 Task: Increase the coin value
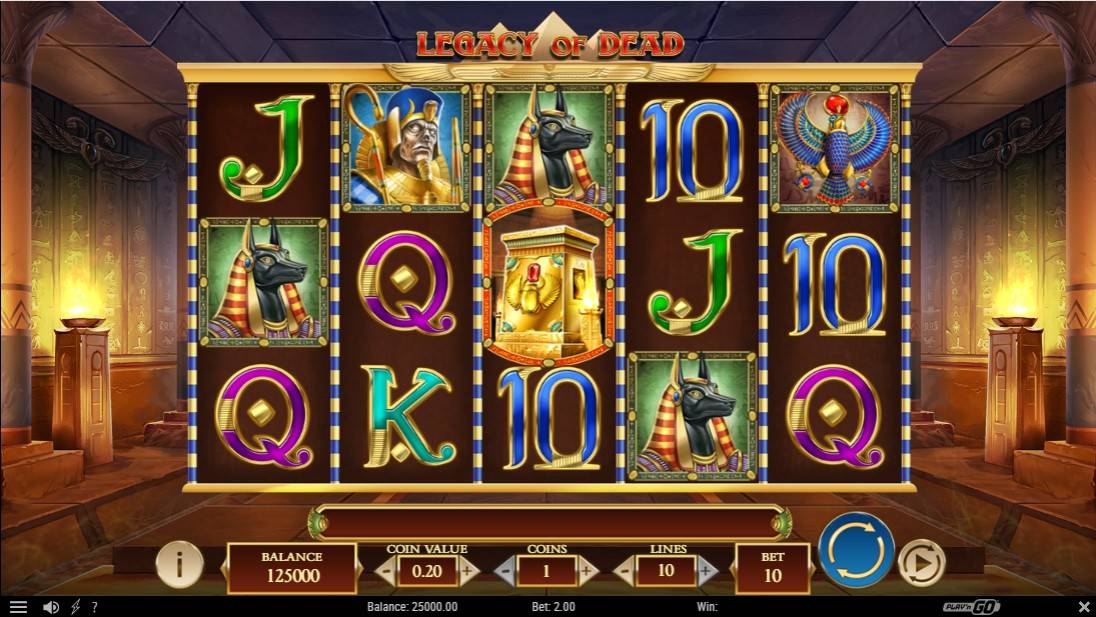[469, 571]
